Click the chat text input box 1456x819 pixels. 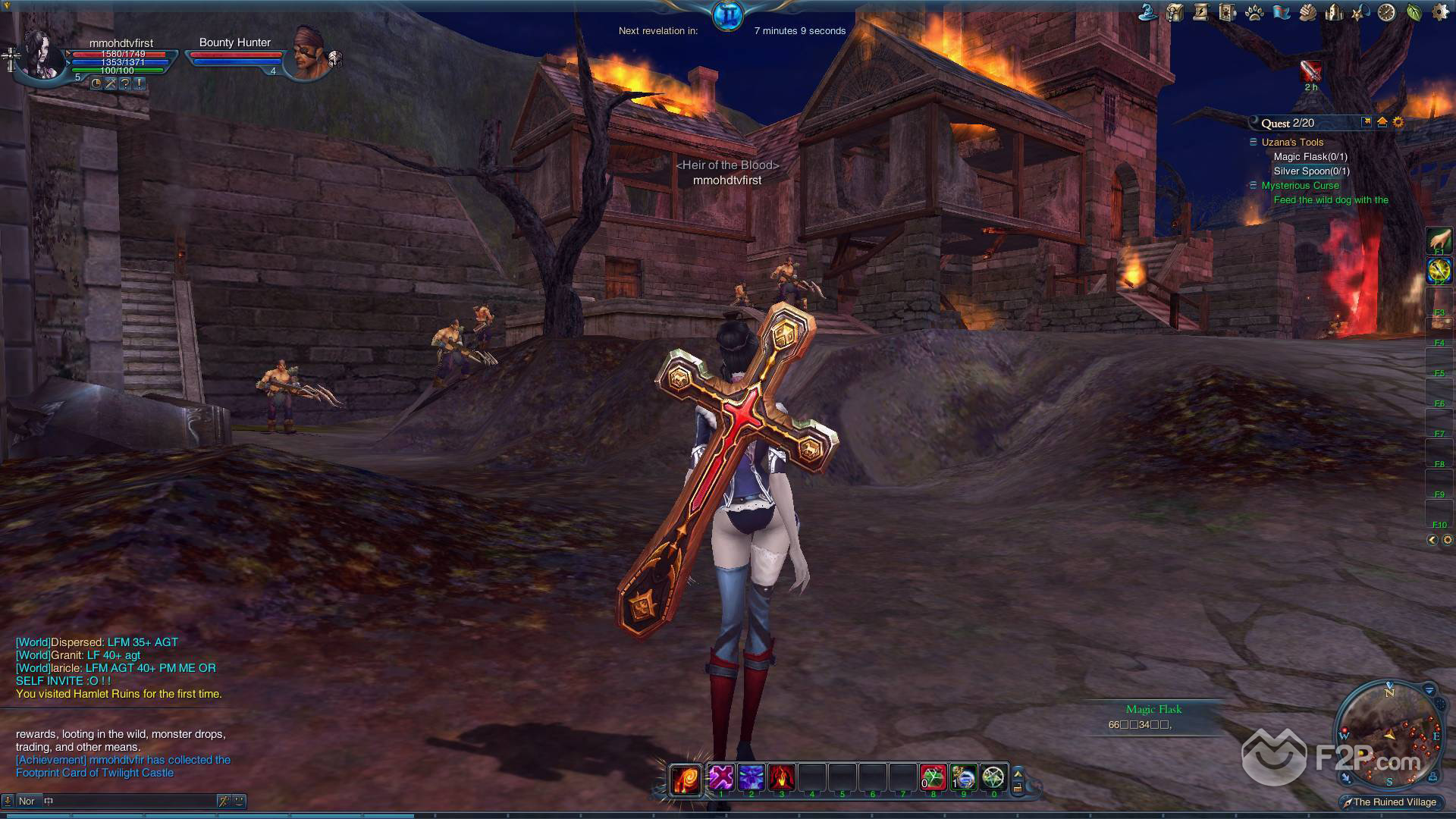click(x=129, y=801)
